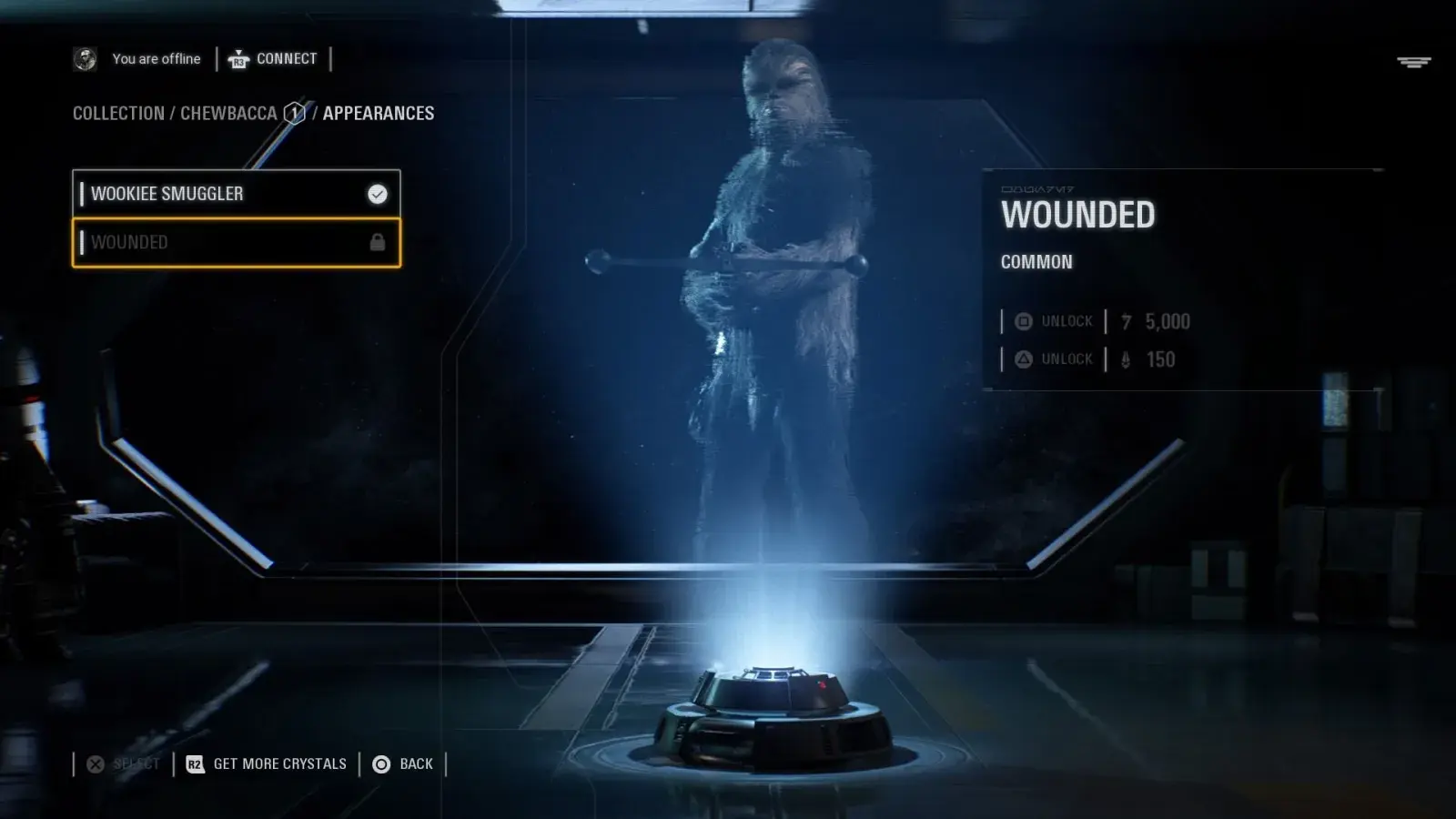The width and height of the screenshot is (1456, 819).
Task: Open the top-right menu icon
Action: click(1413, 62)
